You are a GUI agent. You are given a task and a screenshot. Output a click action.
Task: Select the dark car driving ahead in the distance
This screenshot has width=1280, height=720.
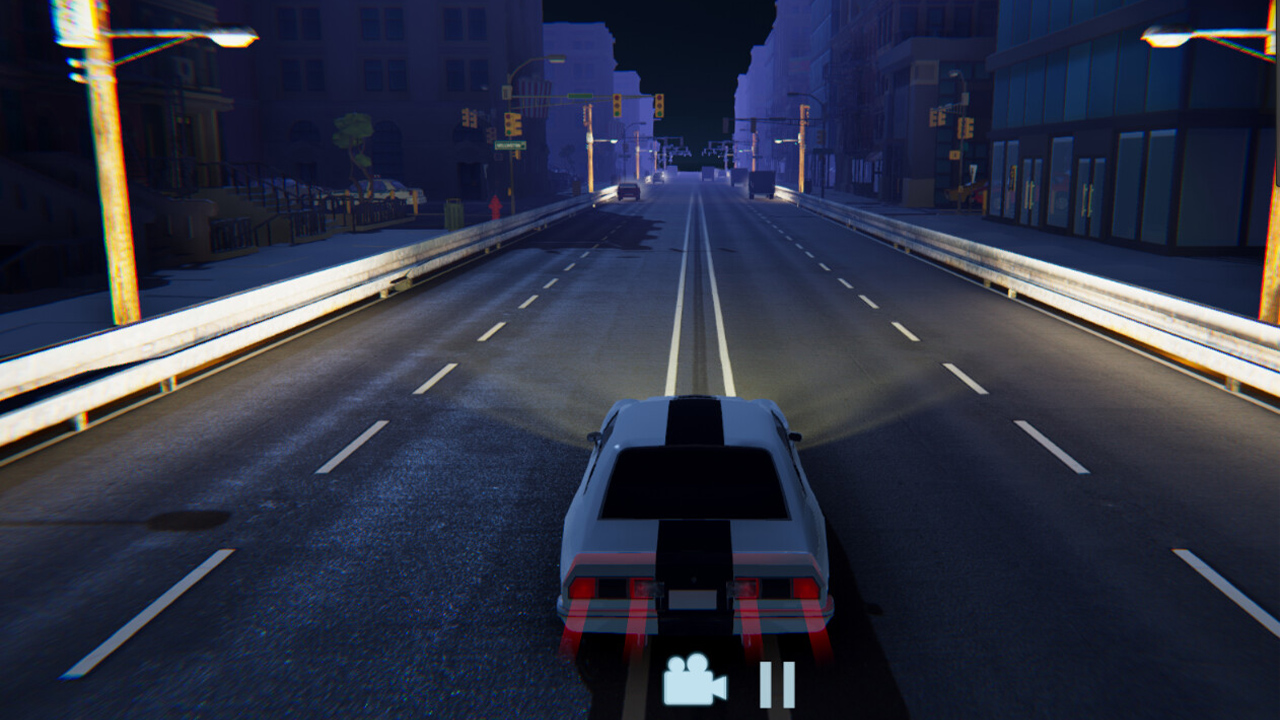[x=628, y=189]
